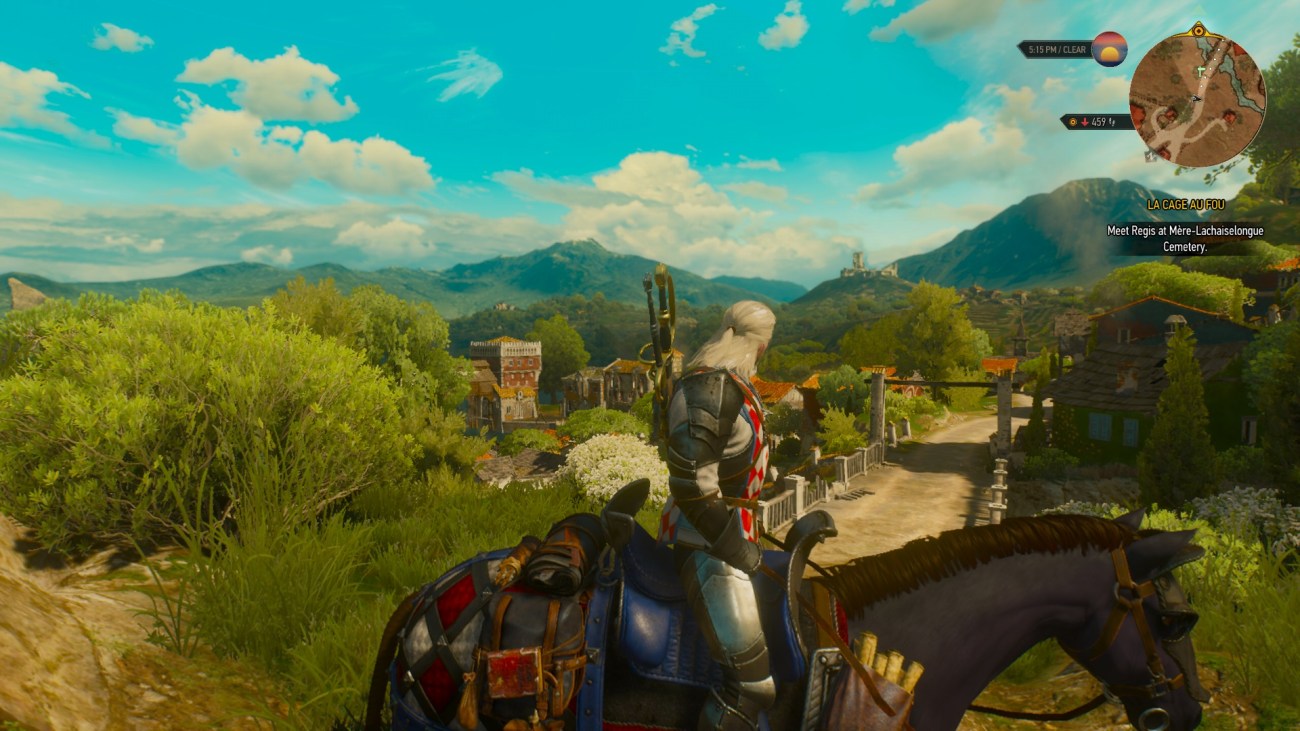The width and height of the screenshot is (1300, 731).
Task: Open the 5:15 PM / CLEAR time display
Action: 1055,50
